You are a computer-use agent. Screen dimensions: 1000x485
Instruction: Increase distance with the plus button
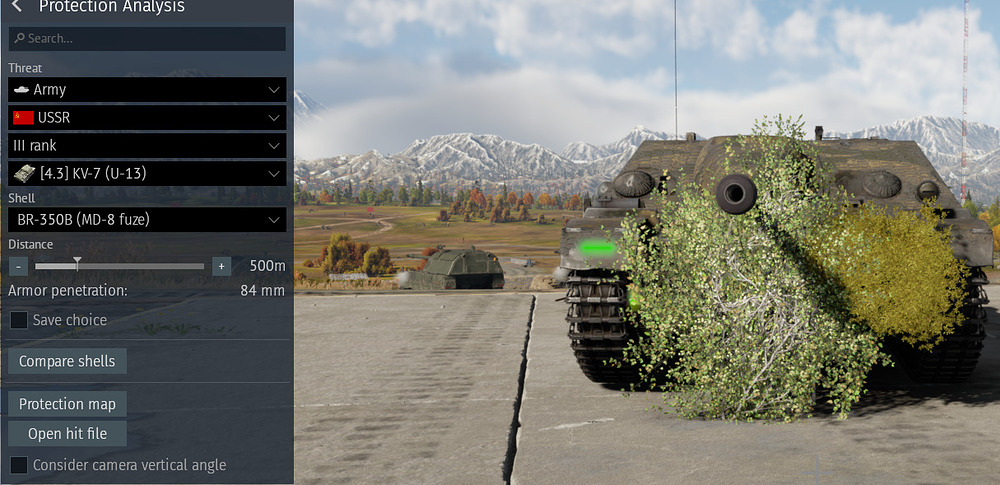coord(221,266)
